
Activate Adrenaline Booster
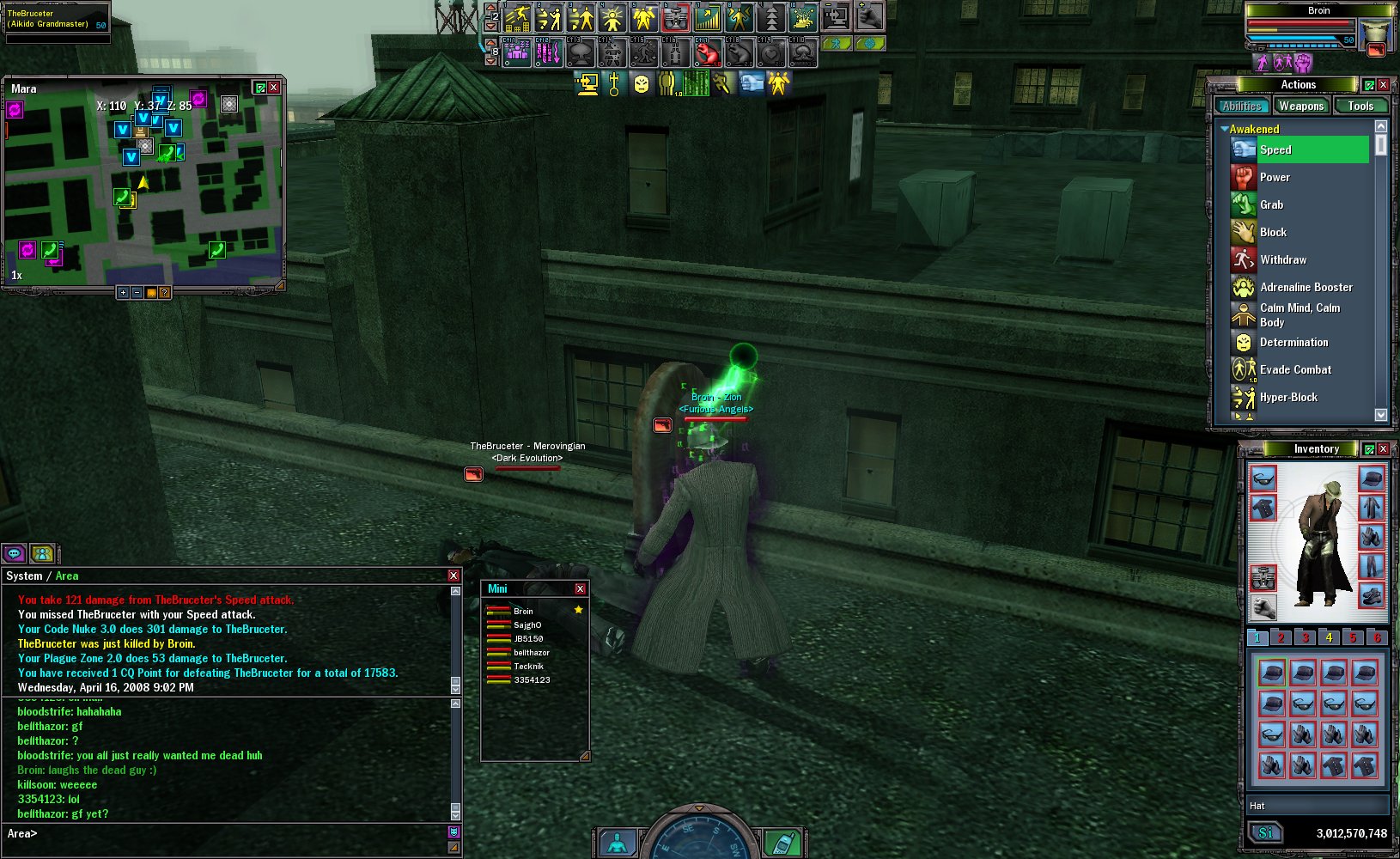(1306, 287)
